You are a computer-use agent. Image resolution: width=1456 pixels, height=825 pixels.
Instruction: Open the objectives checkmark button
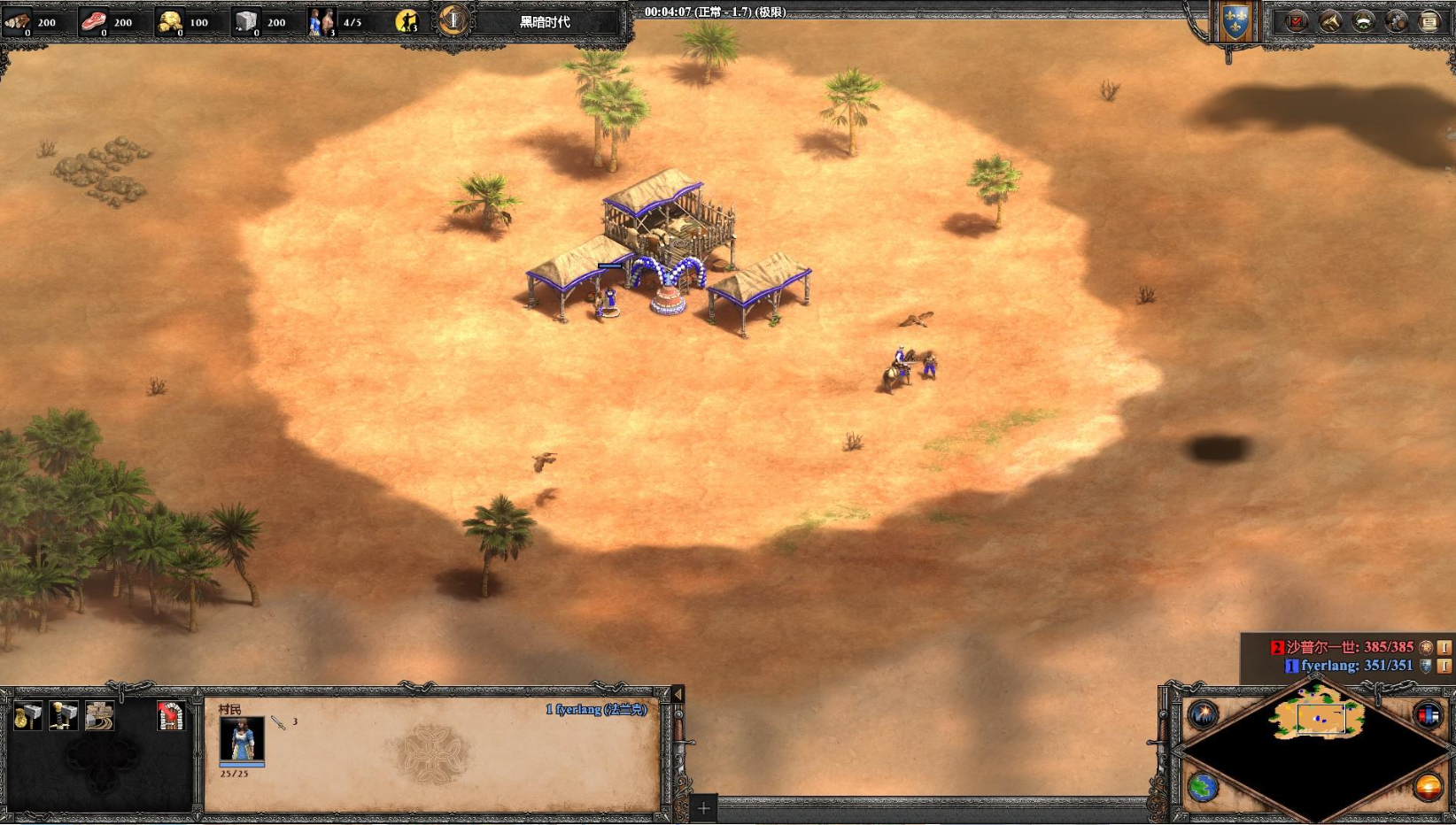[1297, 21]
